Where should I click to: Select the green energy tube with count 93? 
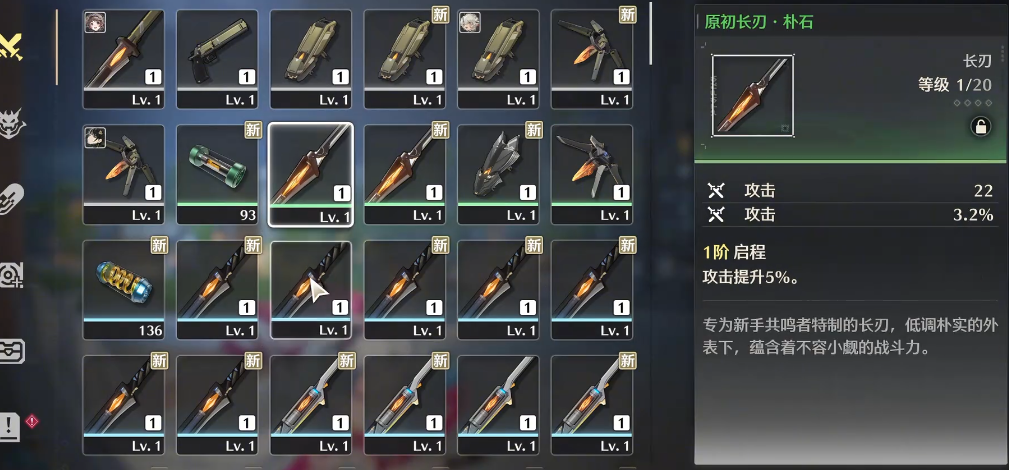[x=216, y=172]
